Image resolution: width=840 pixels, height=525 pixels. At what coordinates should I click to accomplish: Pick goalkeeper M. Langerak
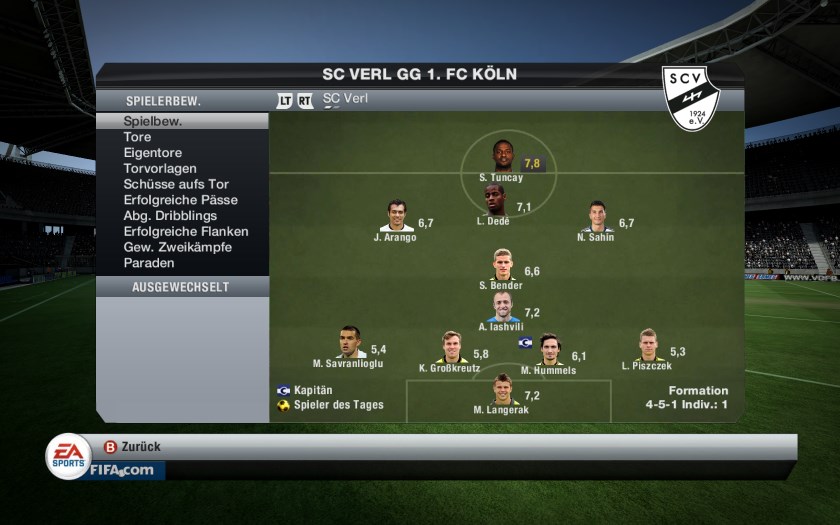click(503, 390)
